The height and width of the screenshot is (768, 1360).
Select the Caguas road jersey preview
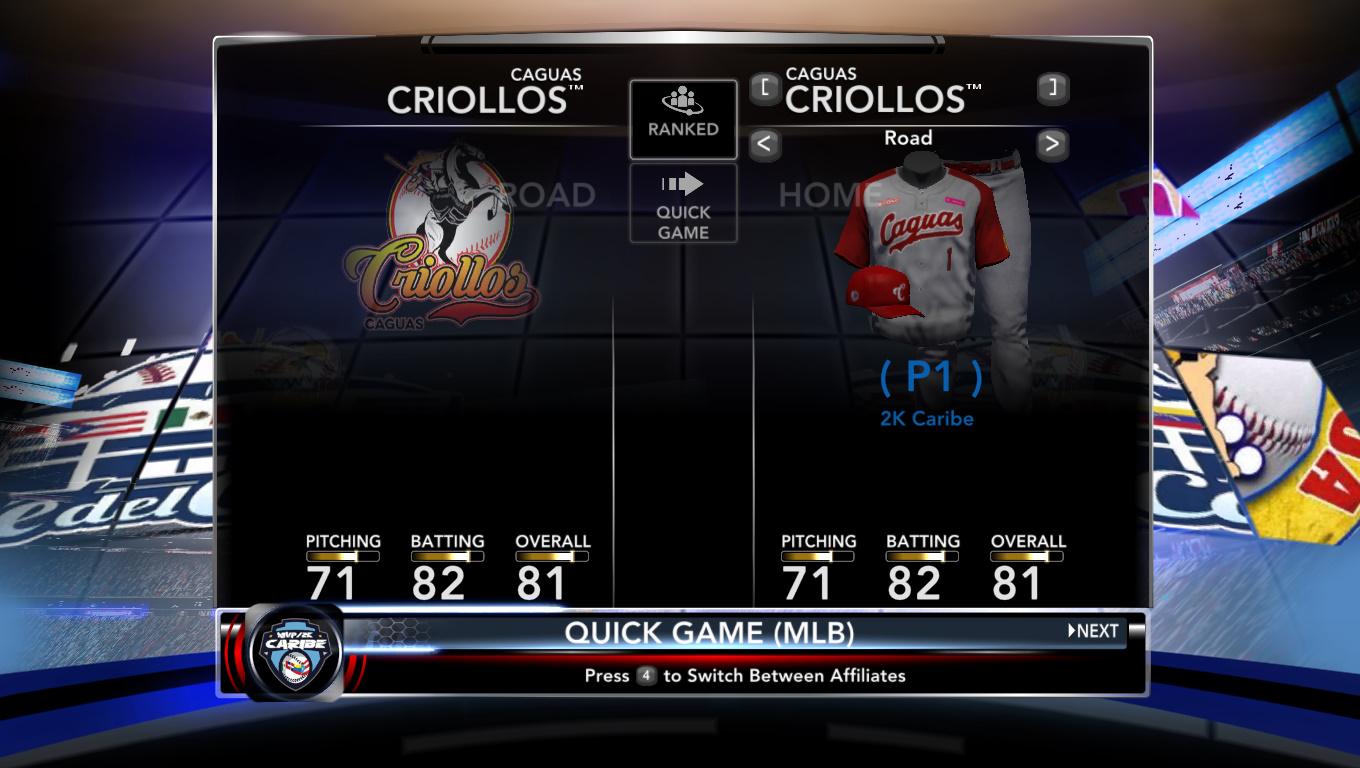(925, 240)
